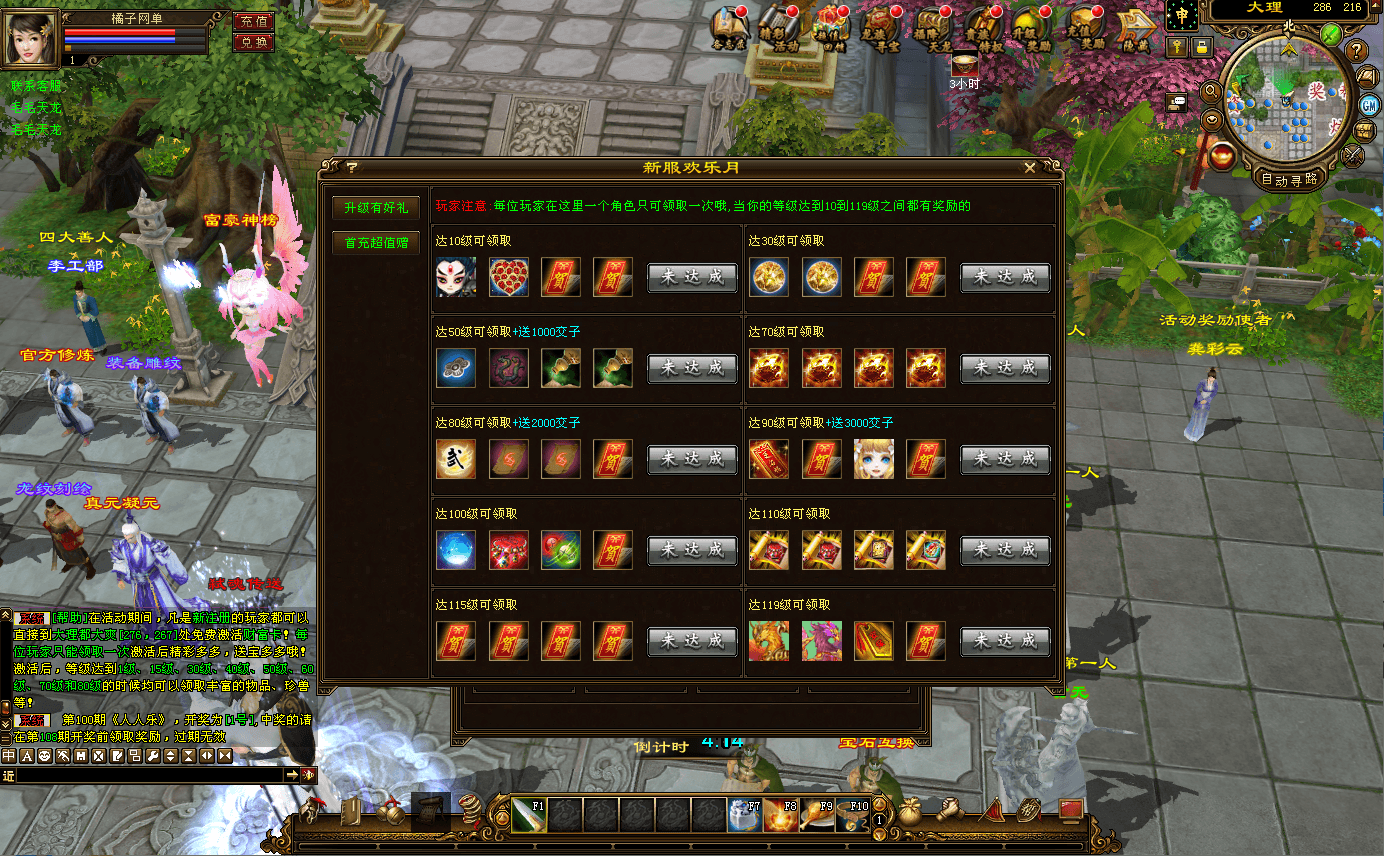Open the 备忘录 memo icon
1384x856 pixels.
coord(730,28)
